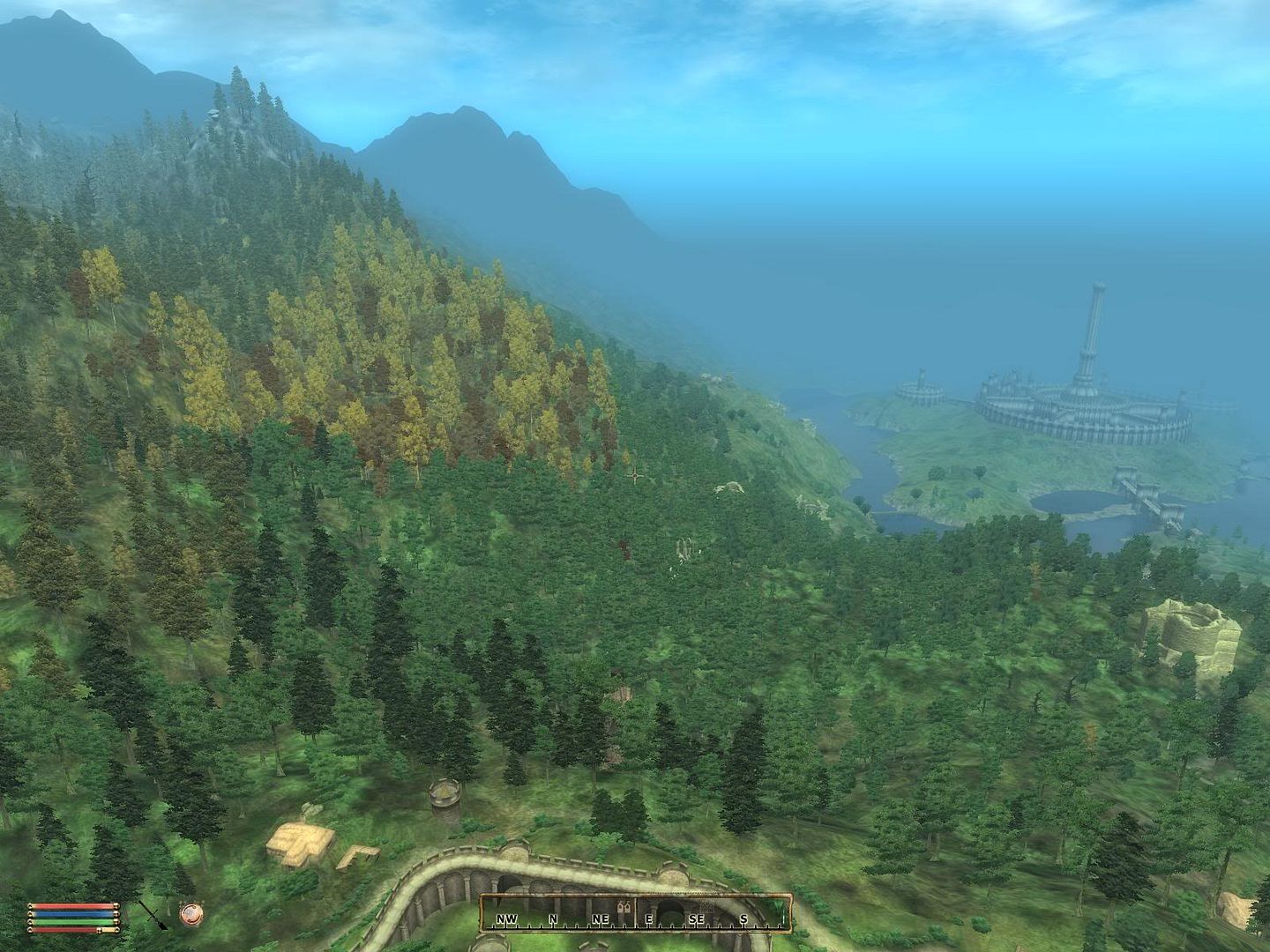Select the active spell icon

pos(190,913)
